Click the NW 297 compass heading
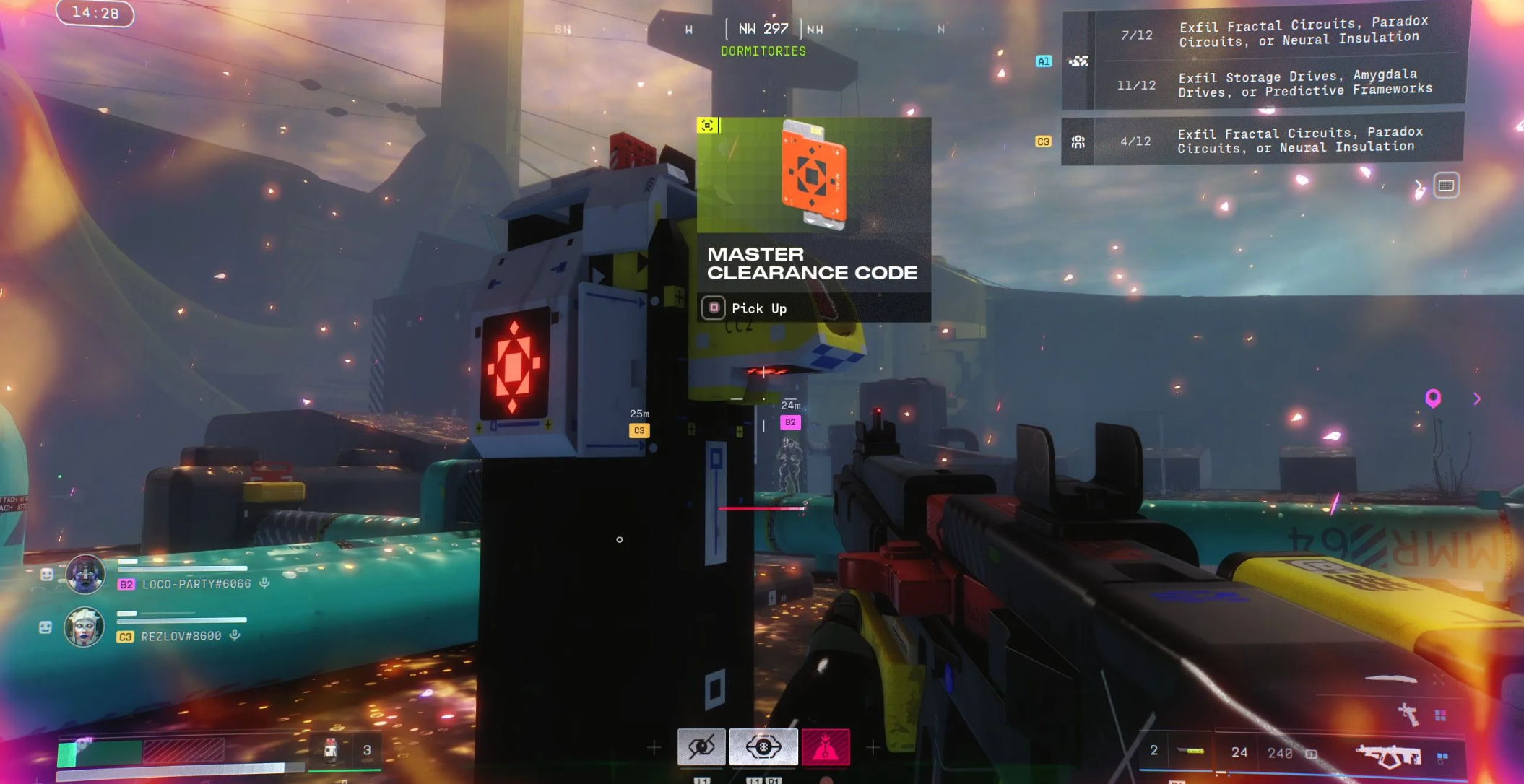 [x=763, y=29]
